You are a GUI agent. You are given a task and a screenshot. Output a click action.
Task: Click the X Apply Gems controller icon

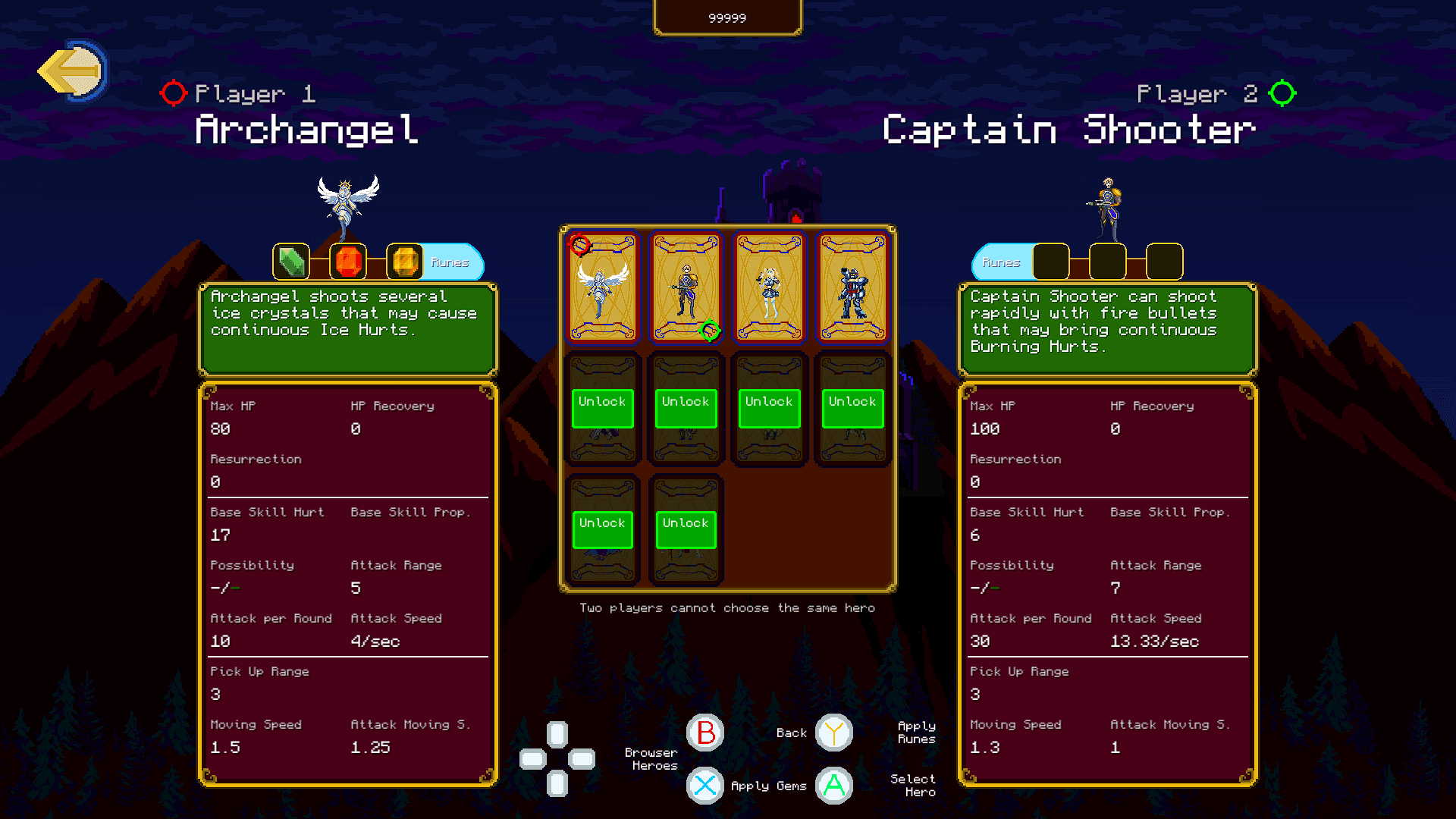pyautogui.click(x=705, y=786)
